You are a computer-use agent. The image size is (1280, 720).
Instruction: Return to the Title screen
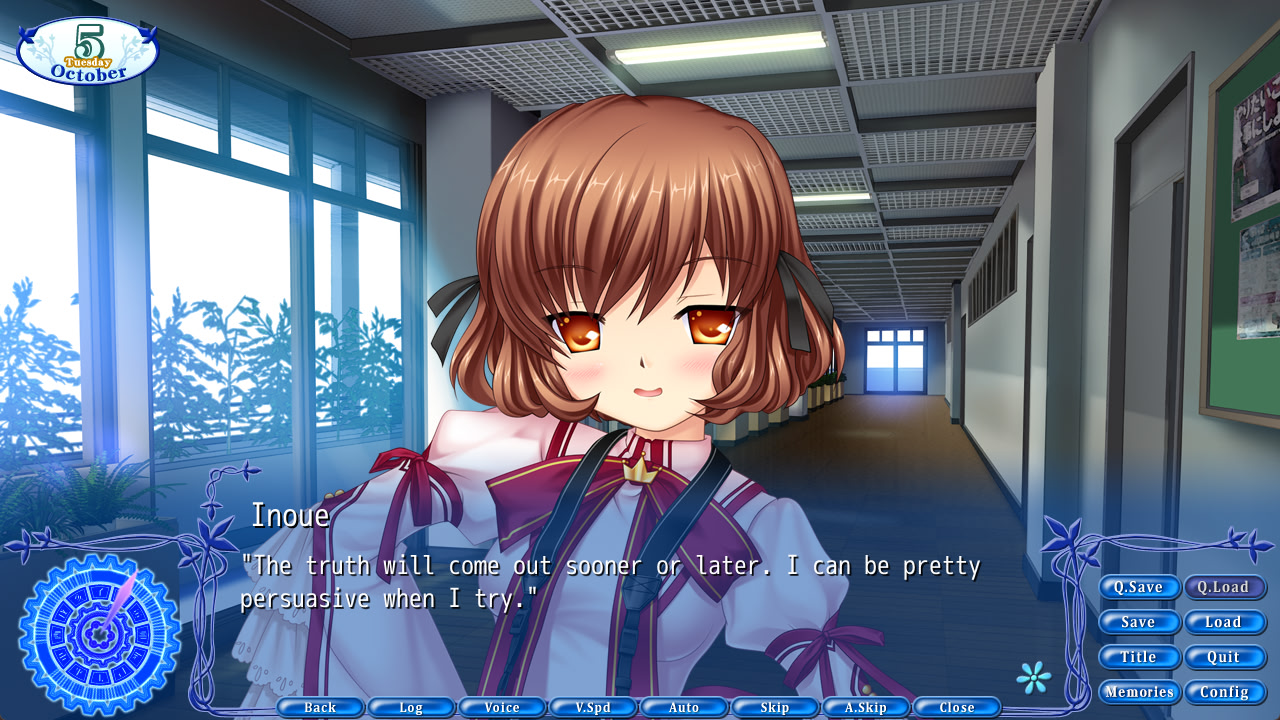click(1139, 657)
